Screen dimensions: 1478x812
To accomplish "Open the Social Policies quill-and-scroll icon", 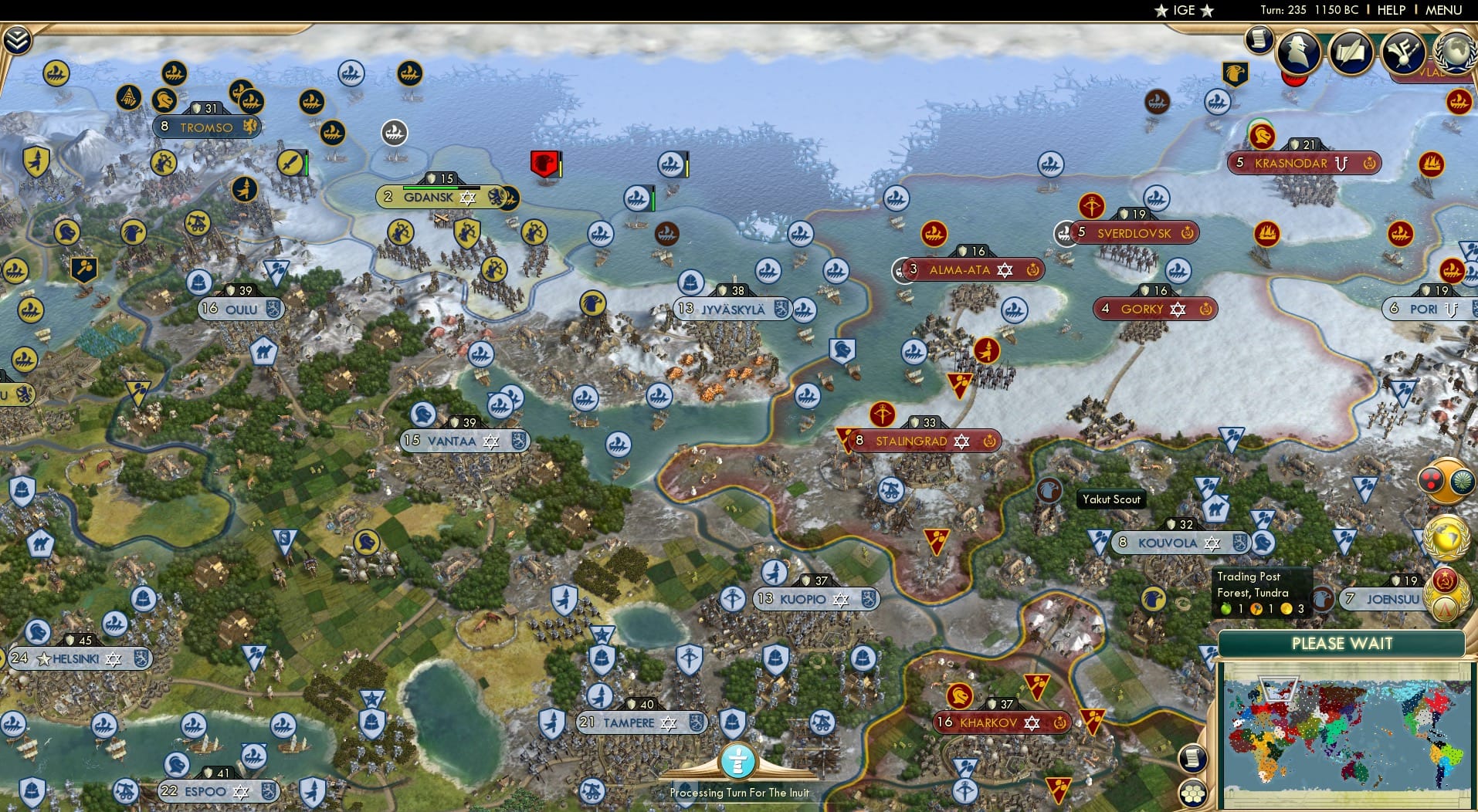I will tap(1351, 53).
